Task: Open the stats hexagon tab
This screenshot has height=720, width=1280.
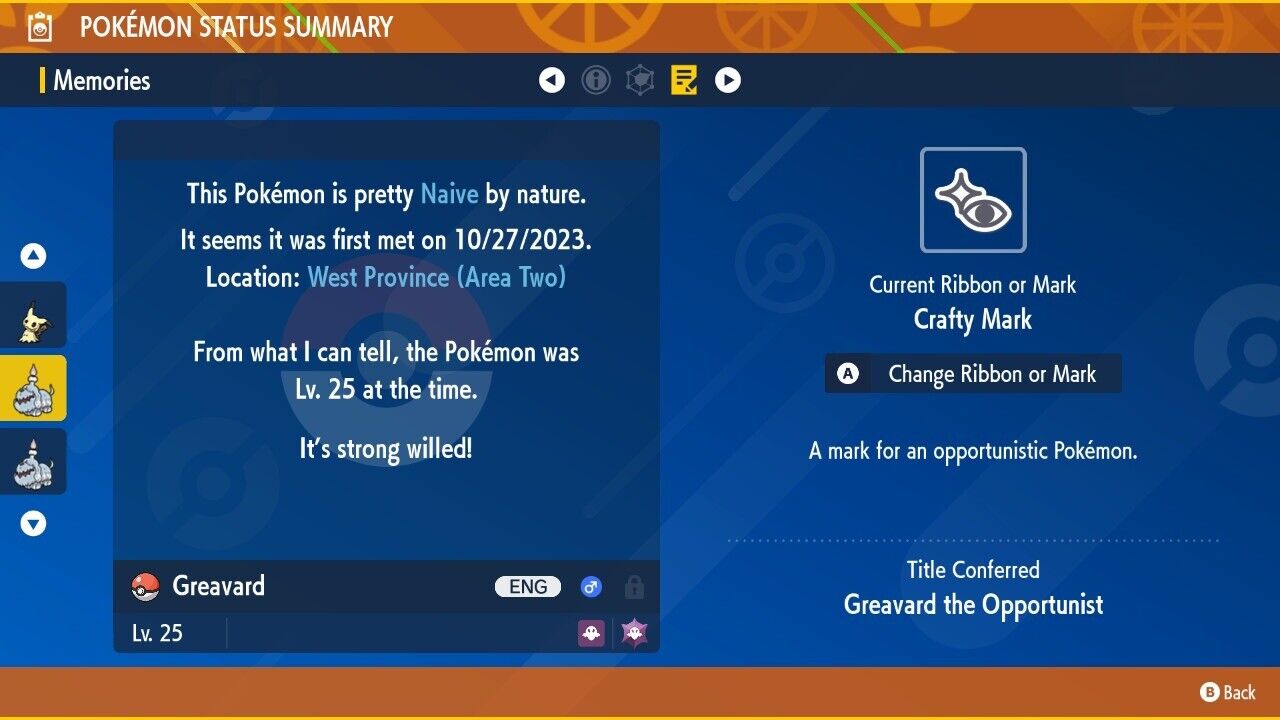Action: click(x=640, y=80)
